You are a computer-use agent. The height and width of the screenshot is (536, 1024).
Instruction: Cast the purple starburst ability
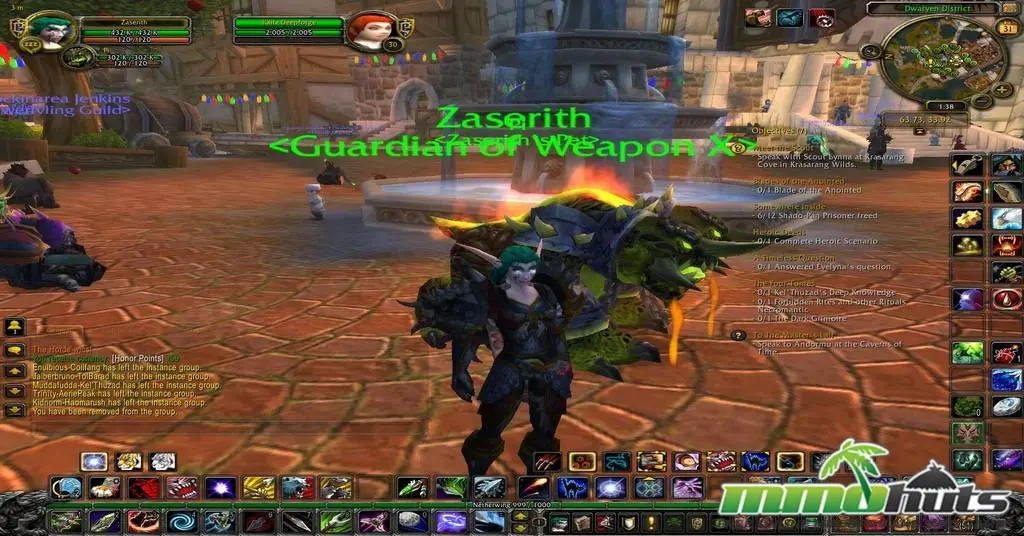[221, 488]
